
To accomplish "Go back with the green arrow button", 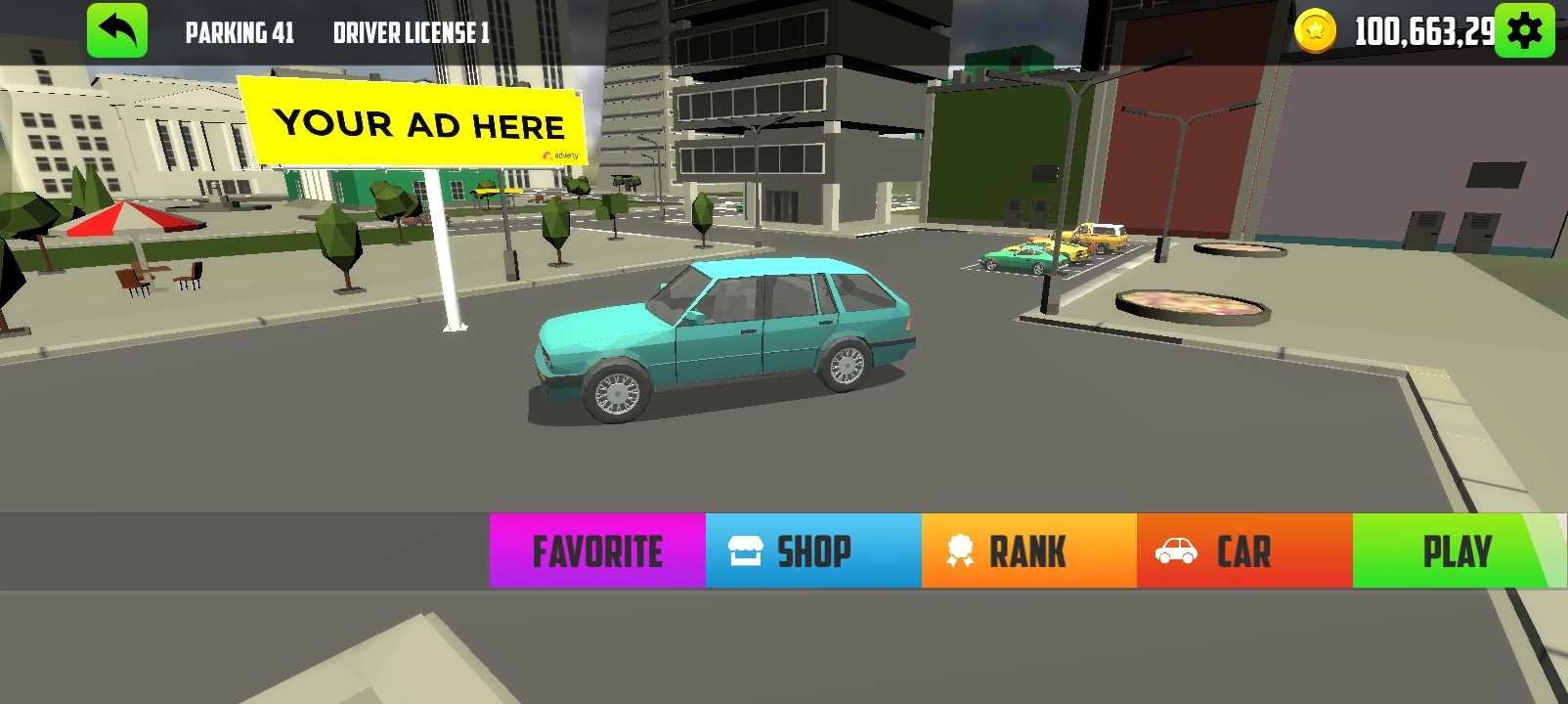I will 117,31.
